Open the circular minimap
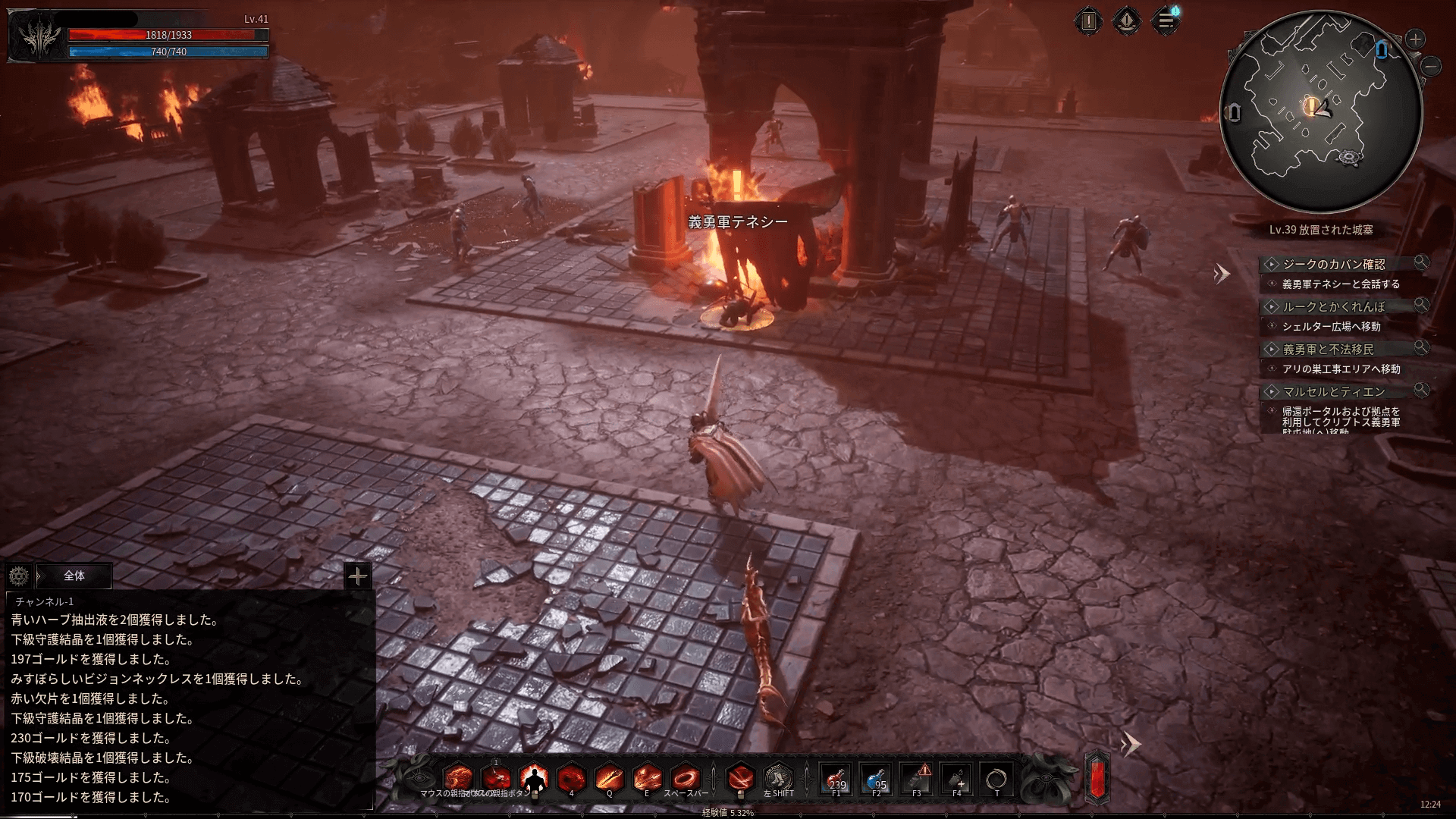The width and height of the screenshot is (1456, 819). [1320, 111]
